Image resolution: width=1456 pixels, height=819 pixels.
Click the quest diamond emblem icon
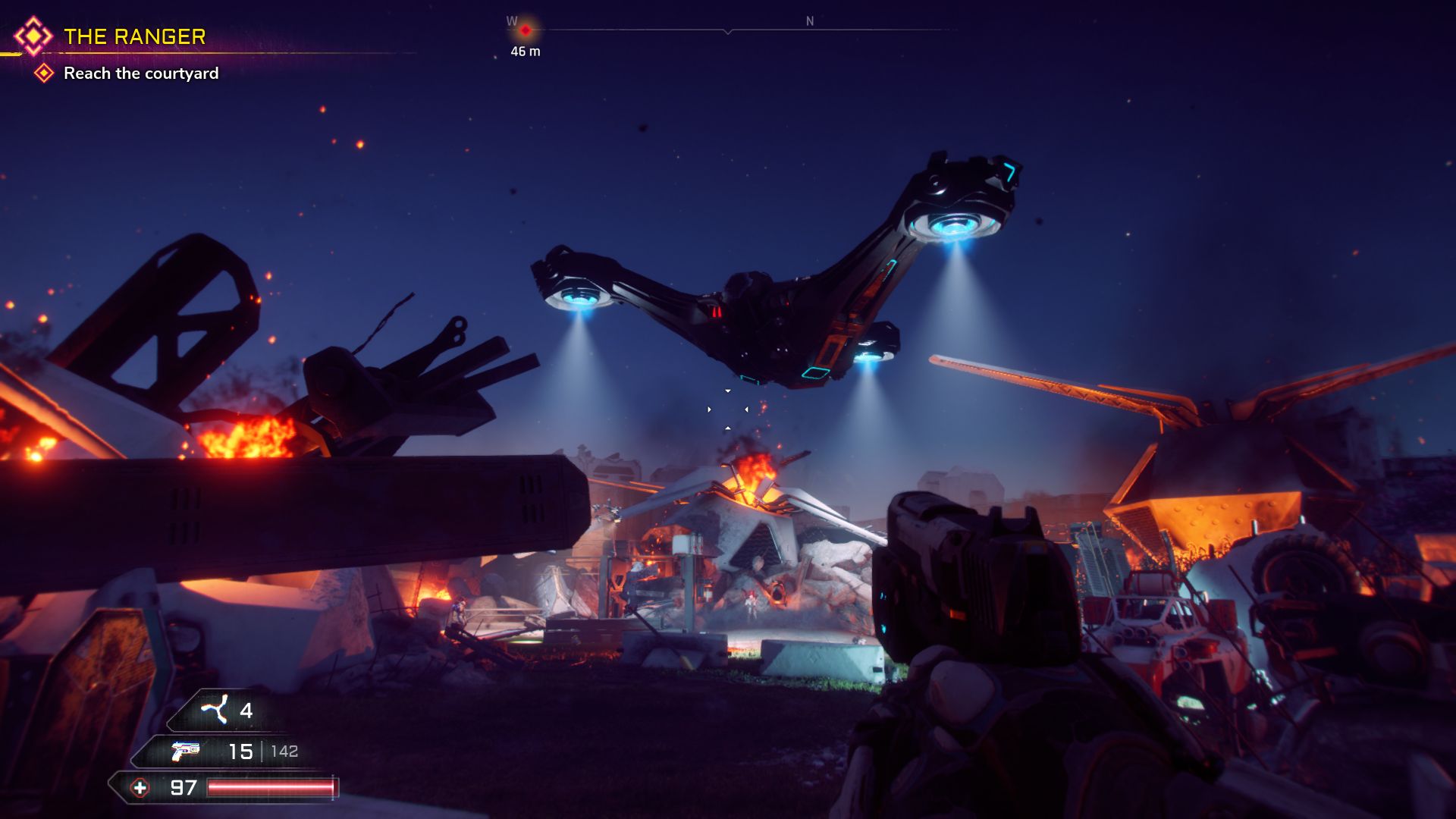coord(33,36)
